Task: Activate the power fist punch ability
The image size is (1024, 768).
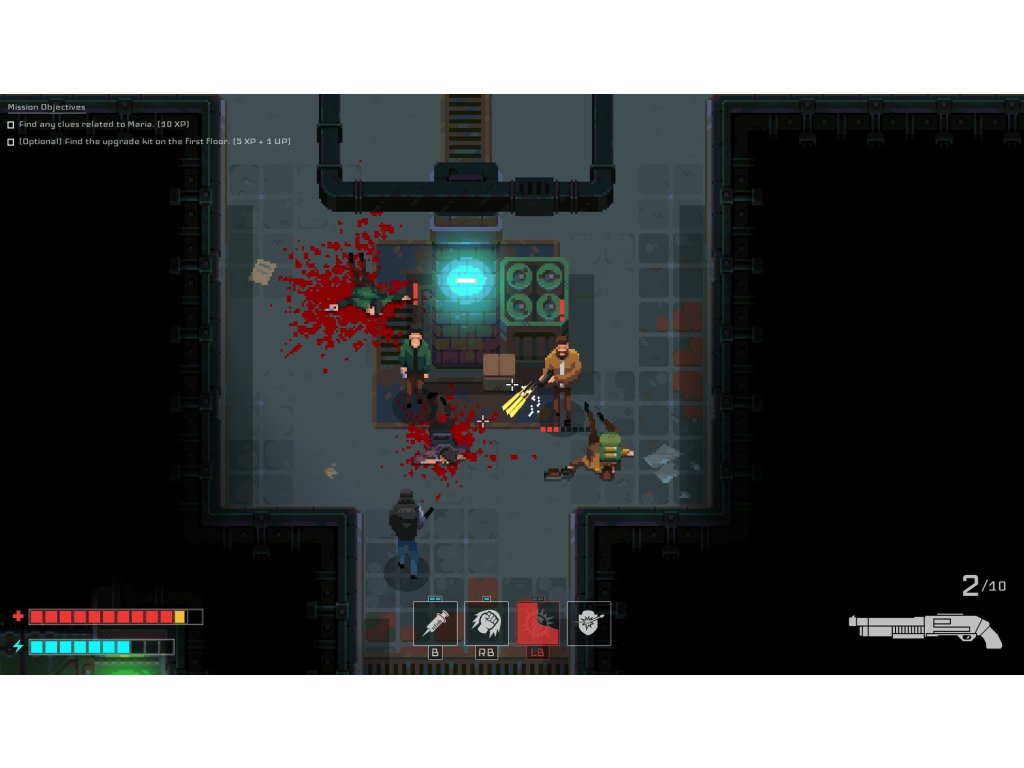Action: [x=486, y=623]
